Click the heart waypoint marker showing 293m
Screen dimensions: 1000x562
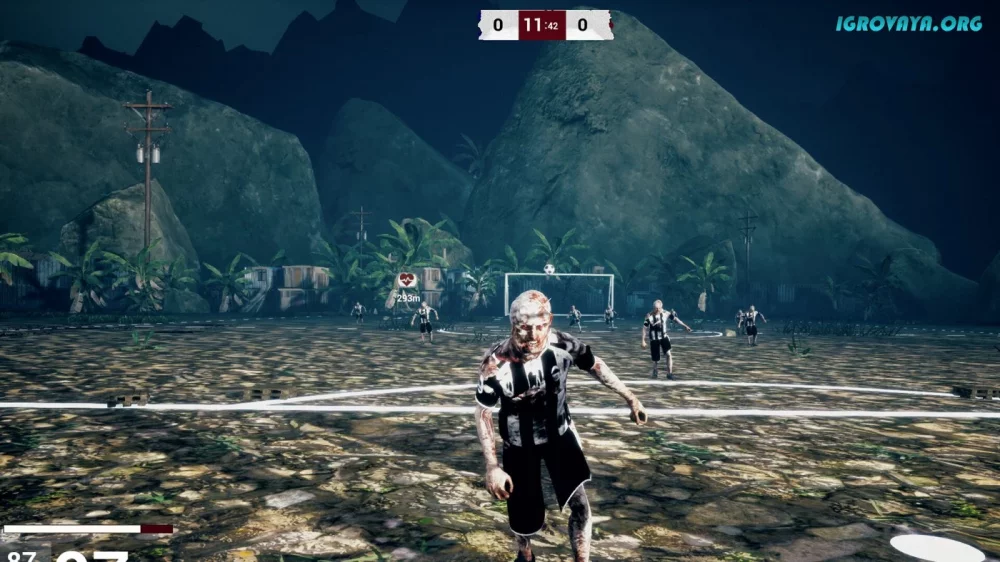coord(407,281)
